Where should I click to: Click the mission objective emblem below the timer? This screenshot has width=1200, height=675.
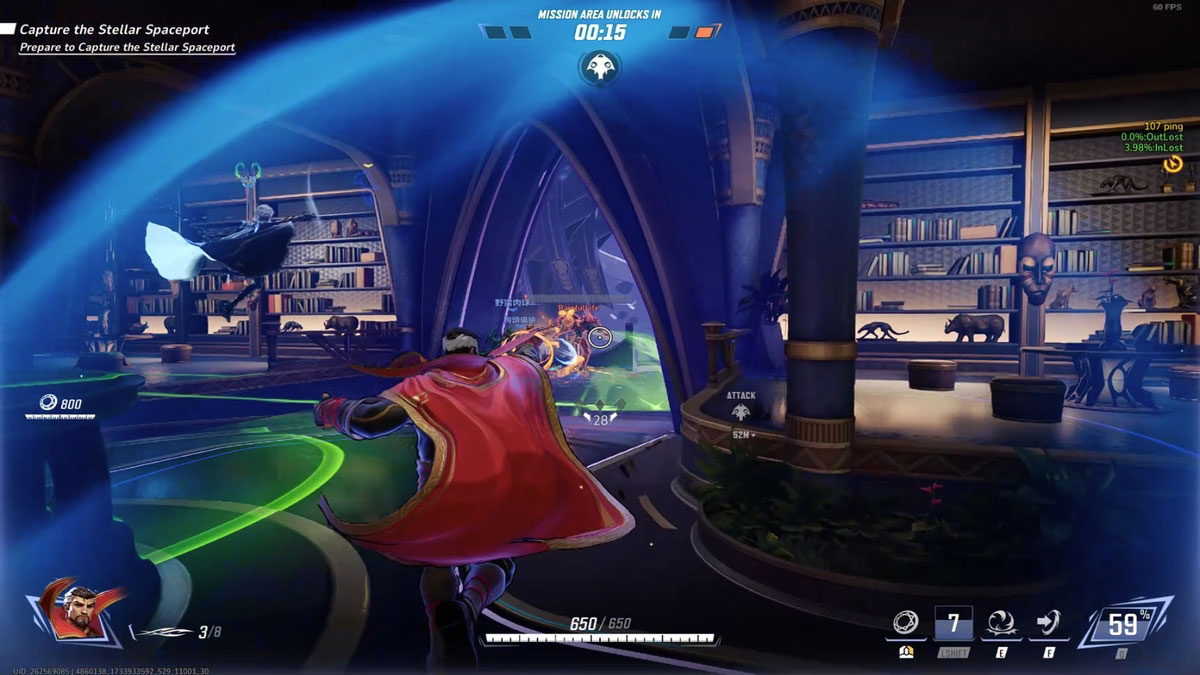[x=600, y=67]
